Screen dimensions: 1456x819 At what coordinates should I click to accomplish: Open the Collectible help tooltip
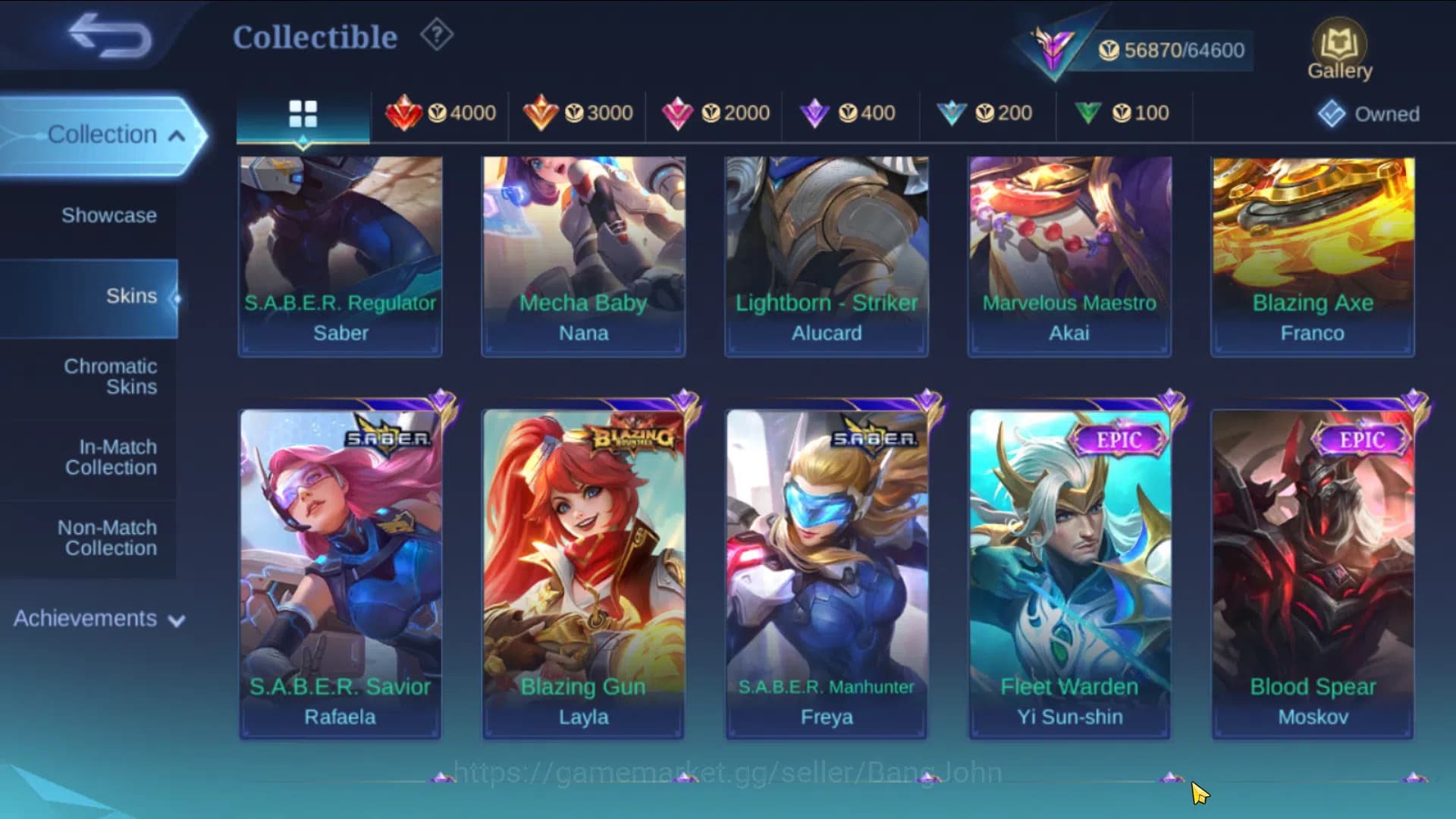point(435,36)
